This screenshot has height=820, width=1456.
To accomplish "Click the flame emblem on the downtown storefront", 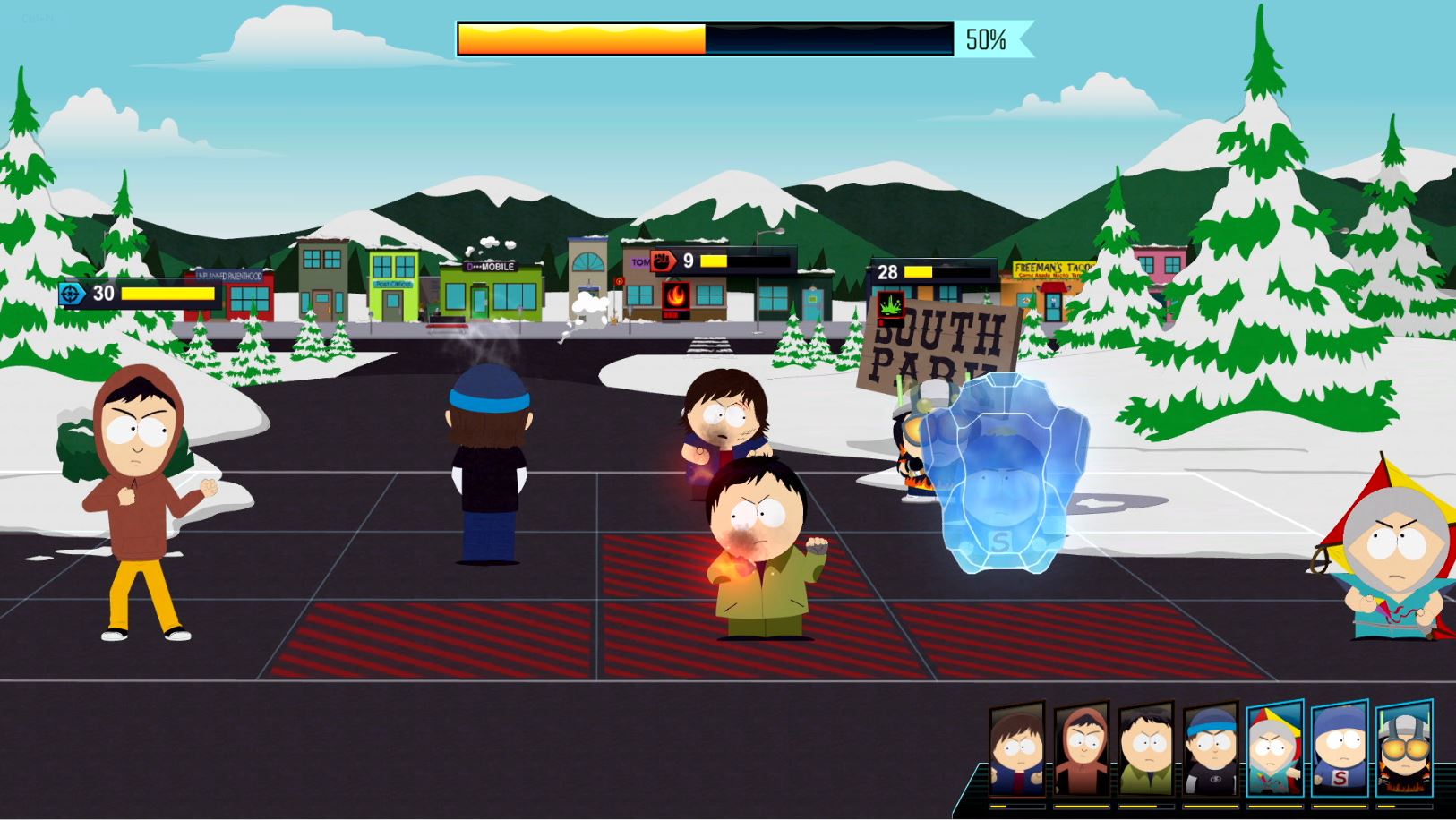I will click(679, 295).
